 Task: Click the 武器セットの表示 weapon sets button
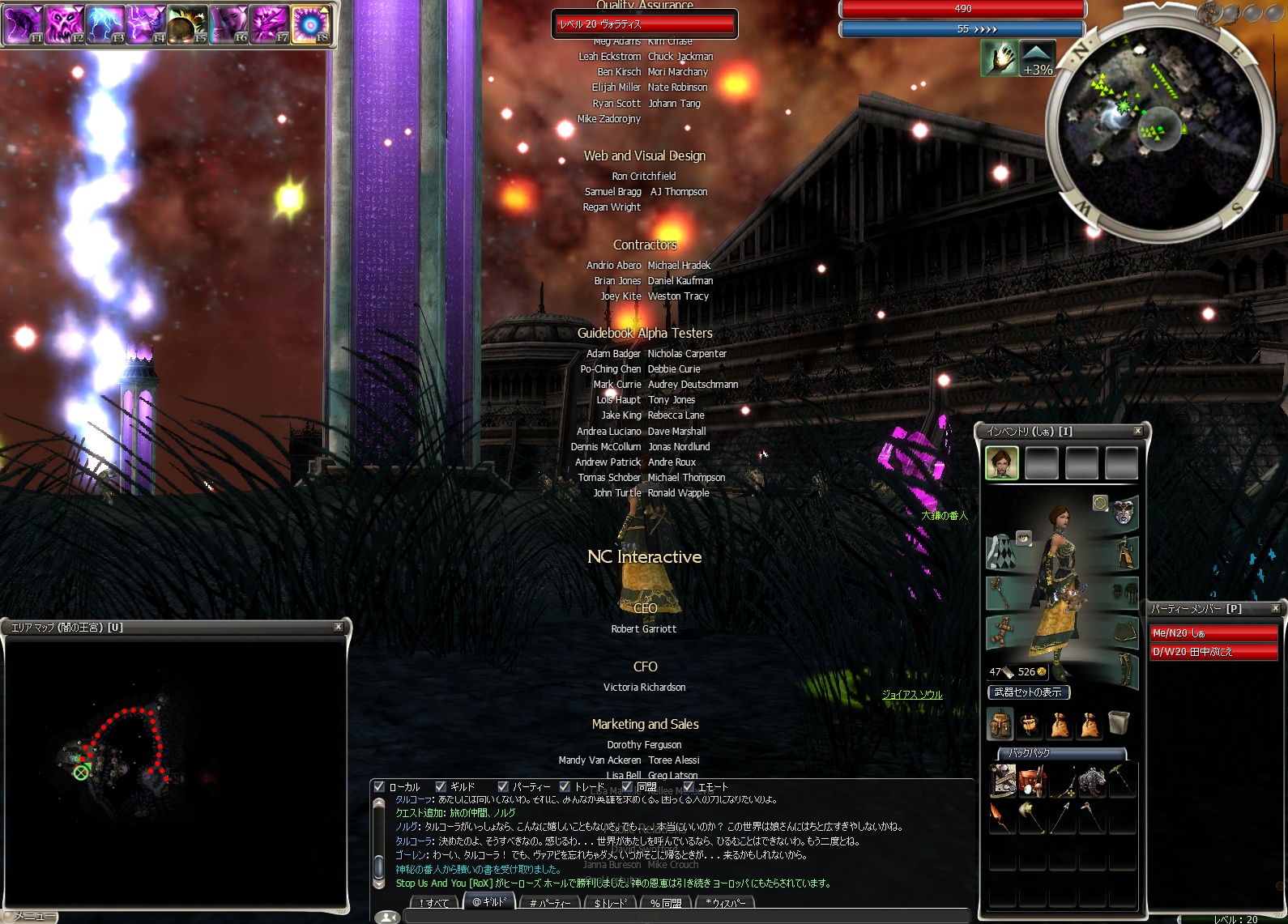(x=1029, y=692)
